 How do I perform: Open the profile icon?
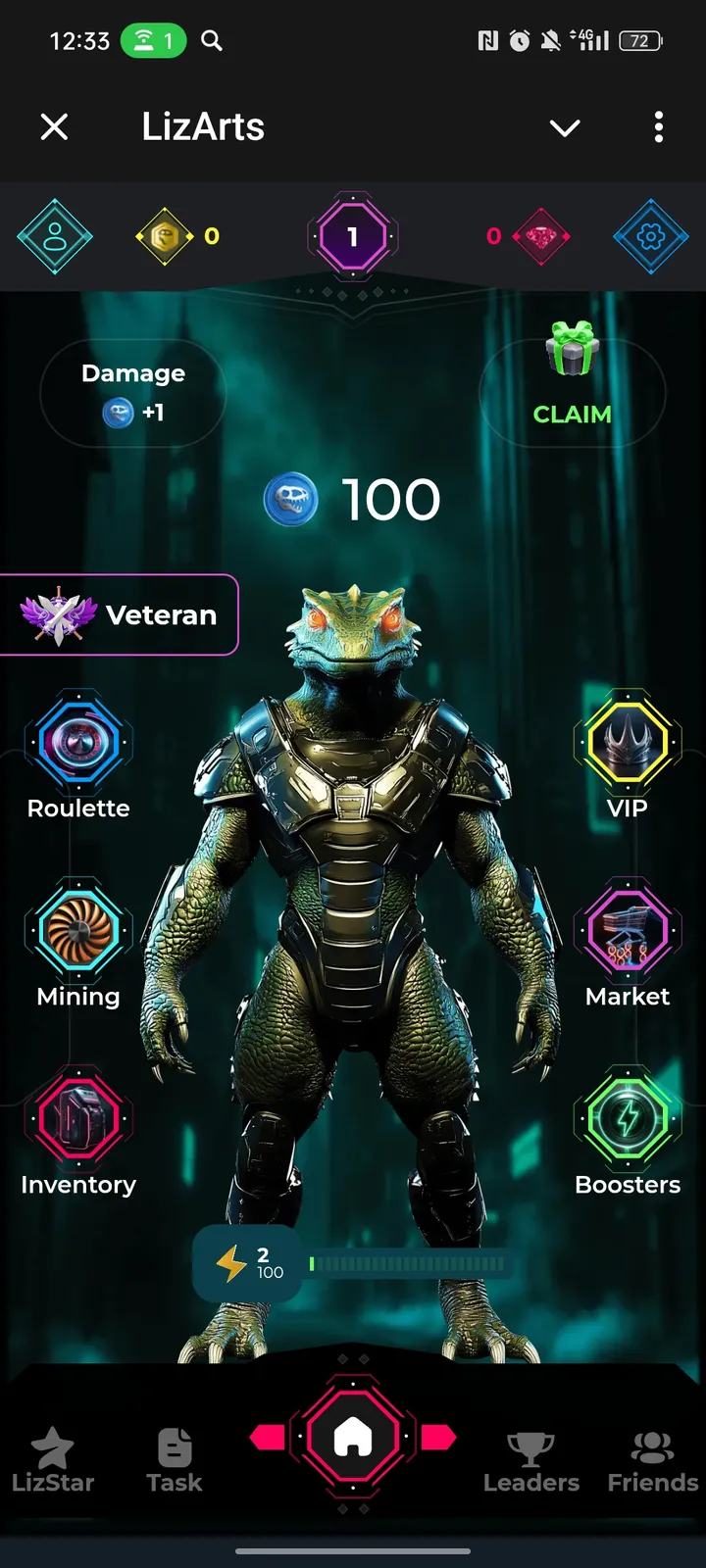pyautogui.click(x=55, y=236)
